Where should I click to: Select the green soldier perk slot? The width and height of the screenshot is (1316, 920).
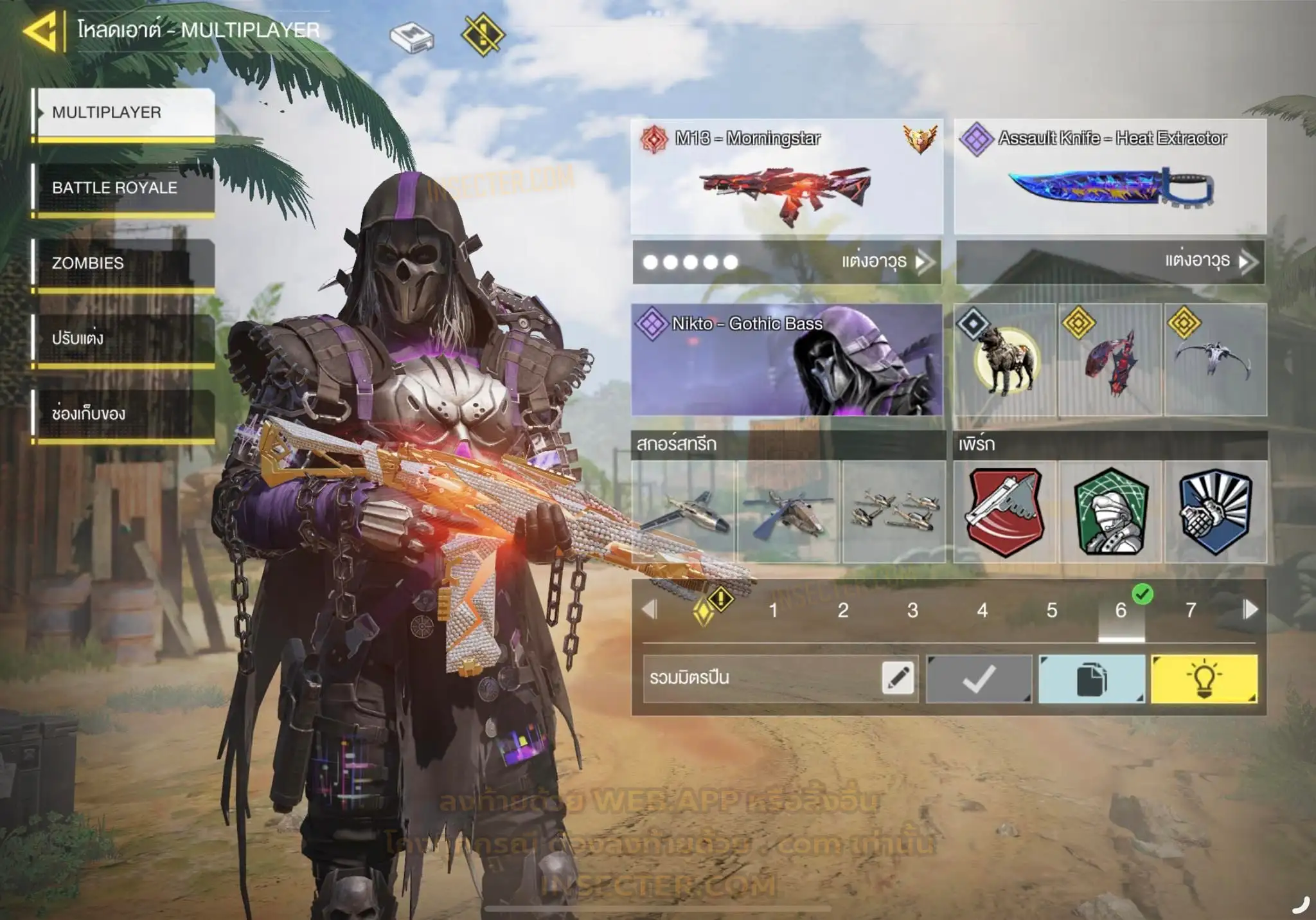1110,512
